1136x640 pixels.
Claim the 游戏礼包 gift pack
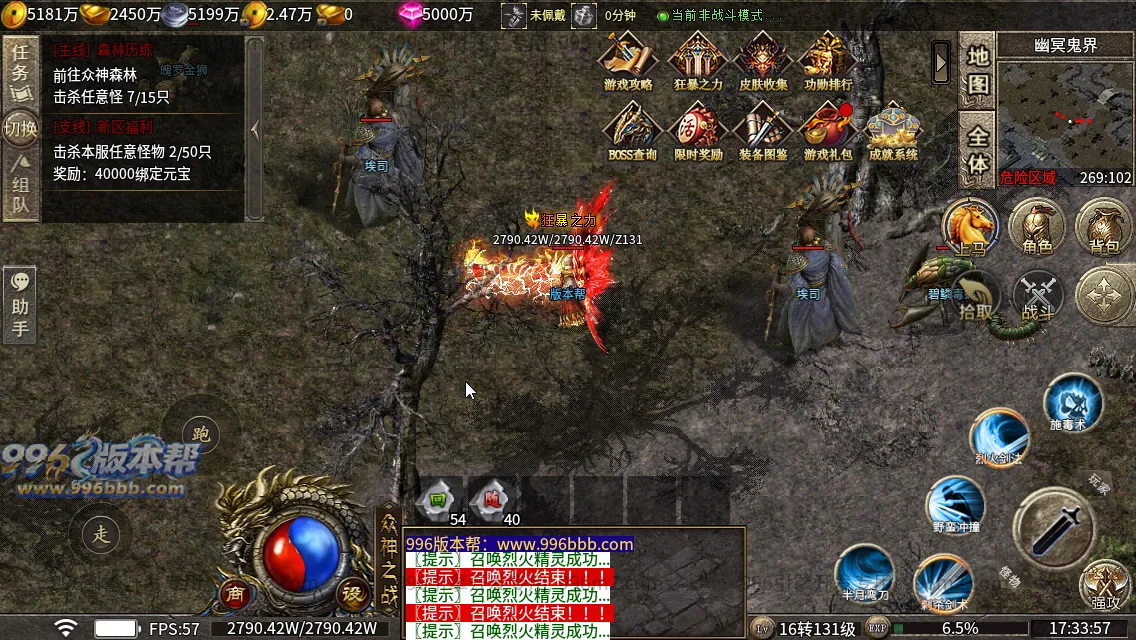pos(828,131)
